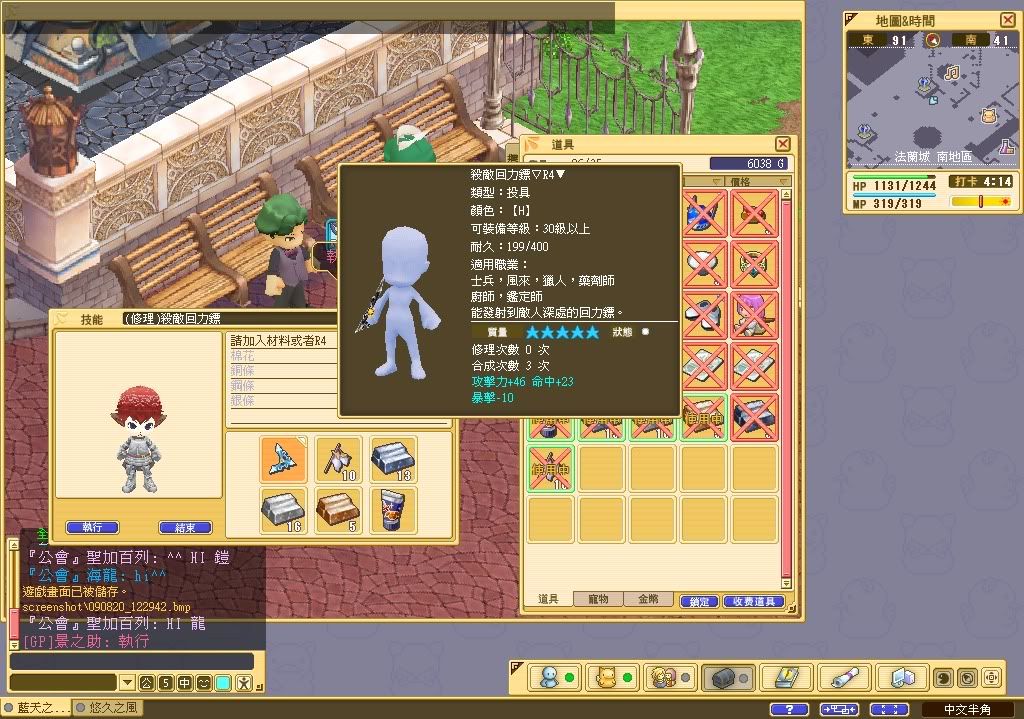
Task: Select the boomerang slot in the repair grid
Action: coord(283,460)
